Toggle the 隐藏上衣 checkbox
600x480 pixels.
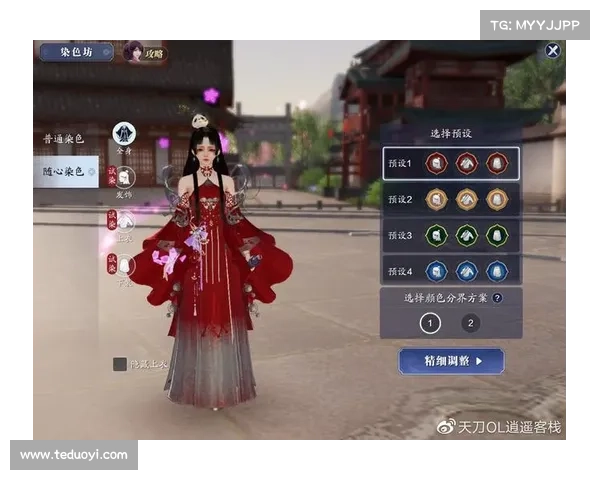[x=120, y=364]
